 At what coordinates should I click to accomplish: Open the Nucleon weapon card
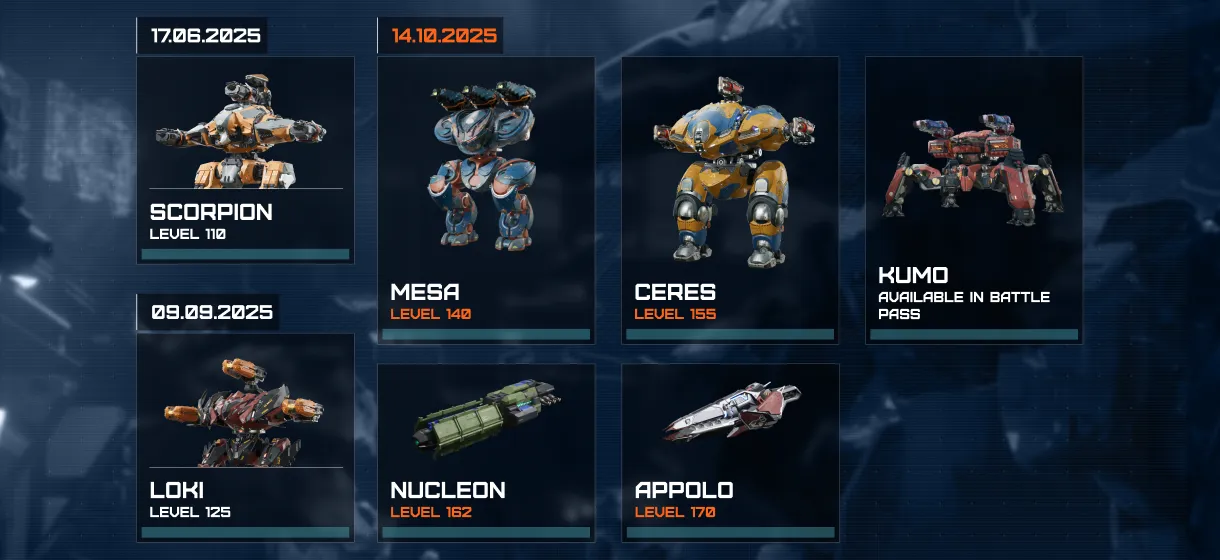pos(486,452)
